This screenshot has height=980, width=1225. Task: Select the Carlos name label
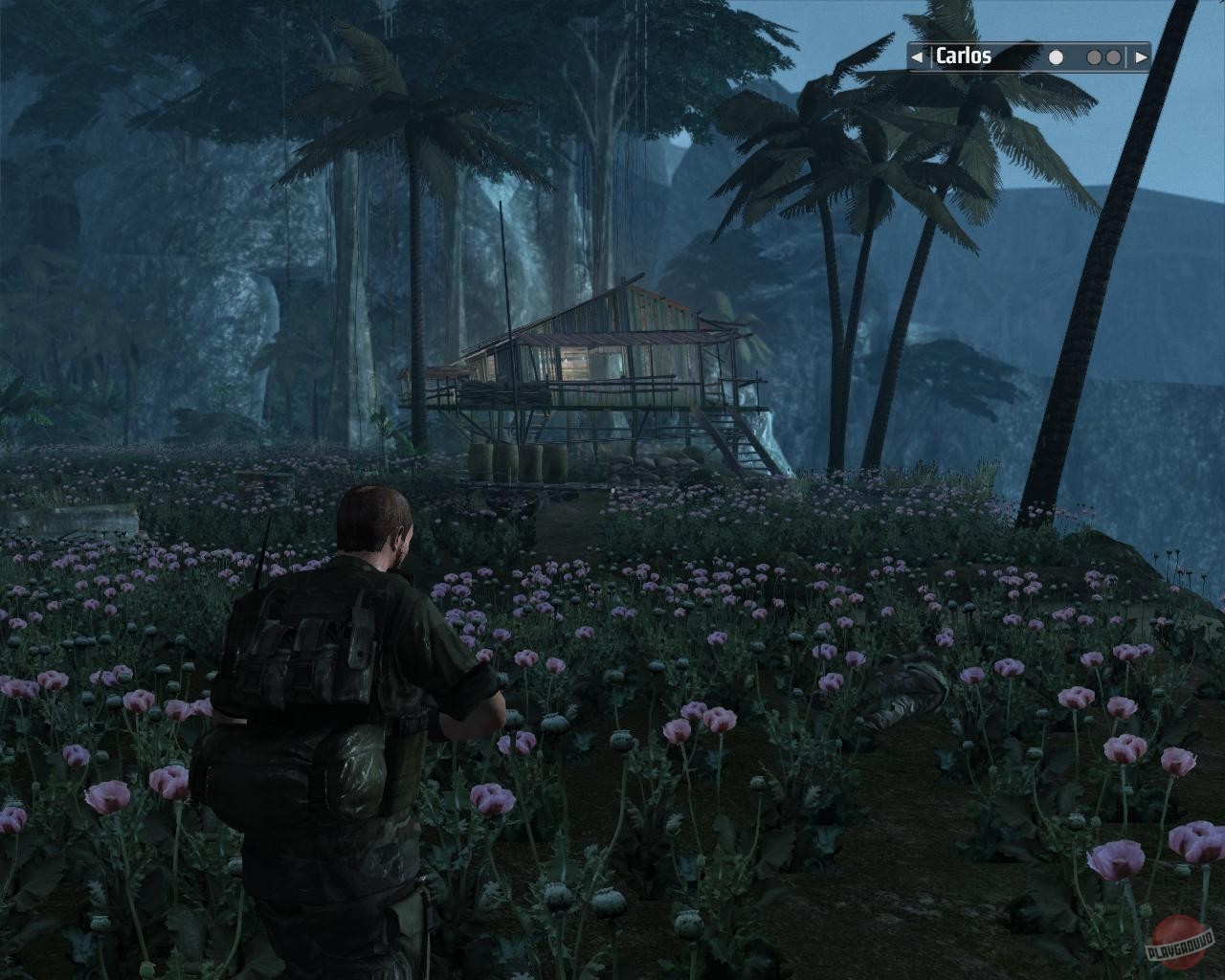click(x=963, y=56)
